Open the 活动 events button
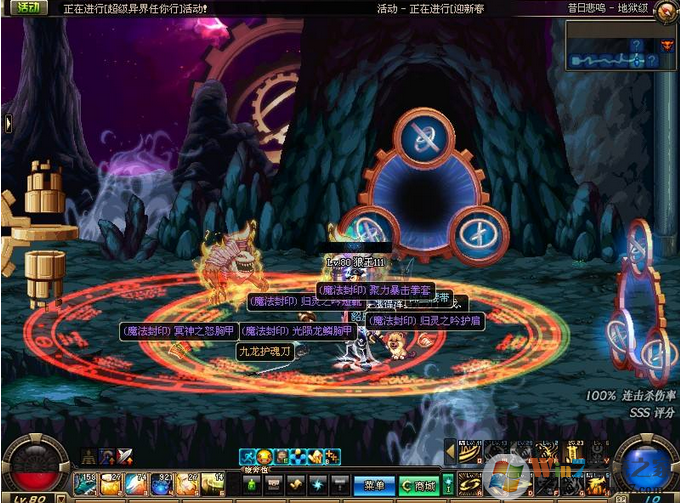Screen dimensions: 680x503 [x=28, y=7]
